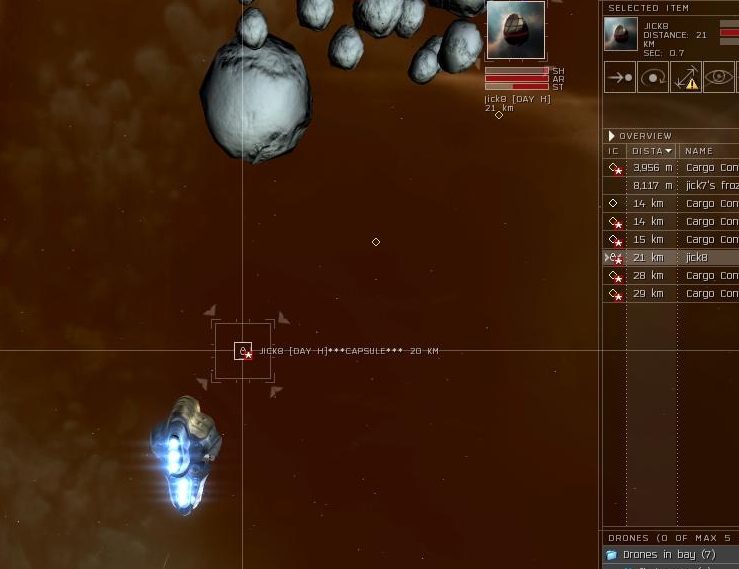Click the Approach button in Selected Item

(620, 77)
